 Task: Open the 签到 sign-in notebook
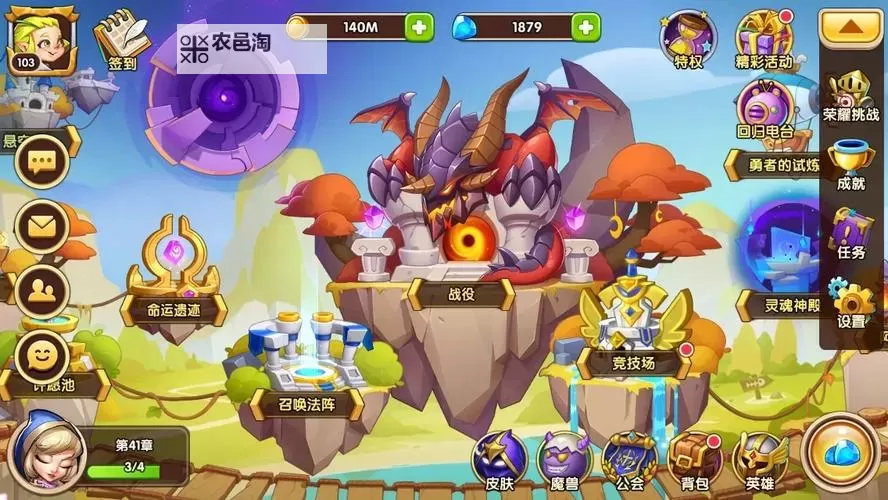[x=122, y=40]
